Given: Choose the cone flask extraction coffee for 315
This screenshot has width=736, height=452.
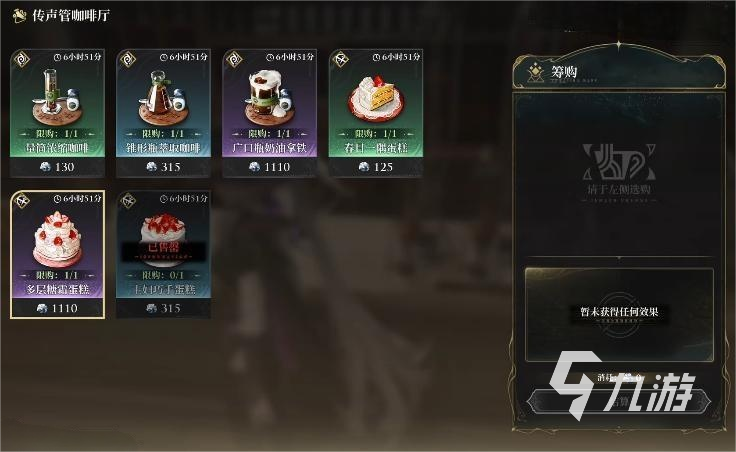Looking at the screenshot, I should (163, 112).
